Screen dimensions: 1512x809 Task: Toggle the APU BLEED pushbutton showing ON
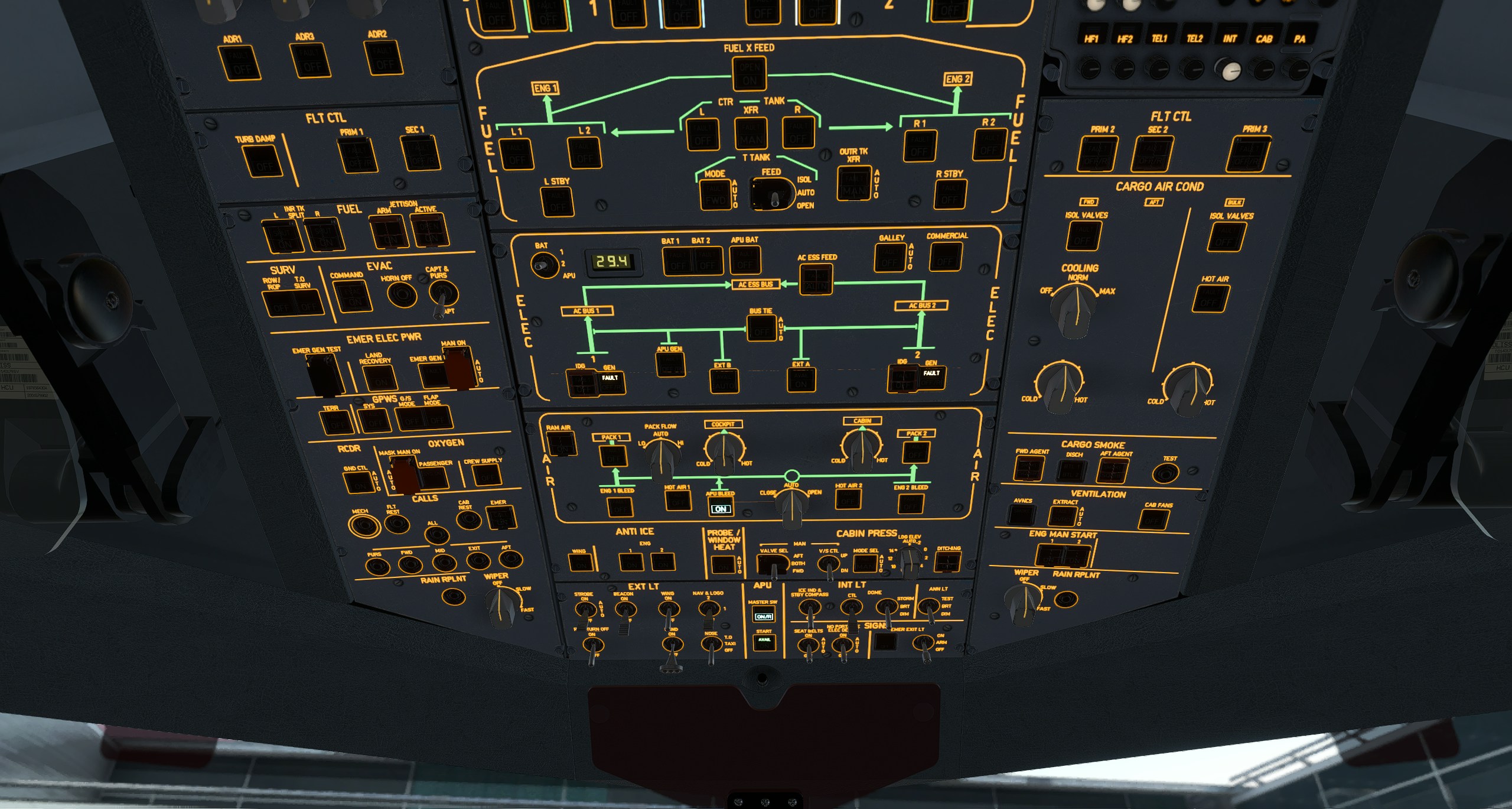720,506
